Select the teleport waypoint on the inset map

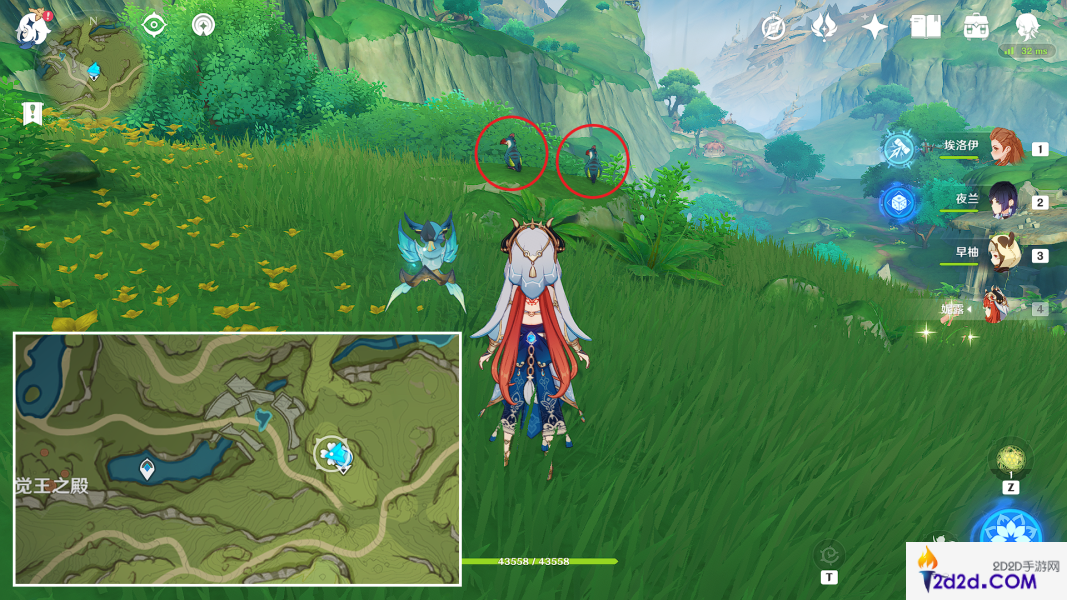[147, 468]
